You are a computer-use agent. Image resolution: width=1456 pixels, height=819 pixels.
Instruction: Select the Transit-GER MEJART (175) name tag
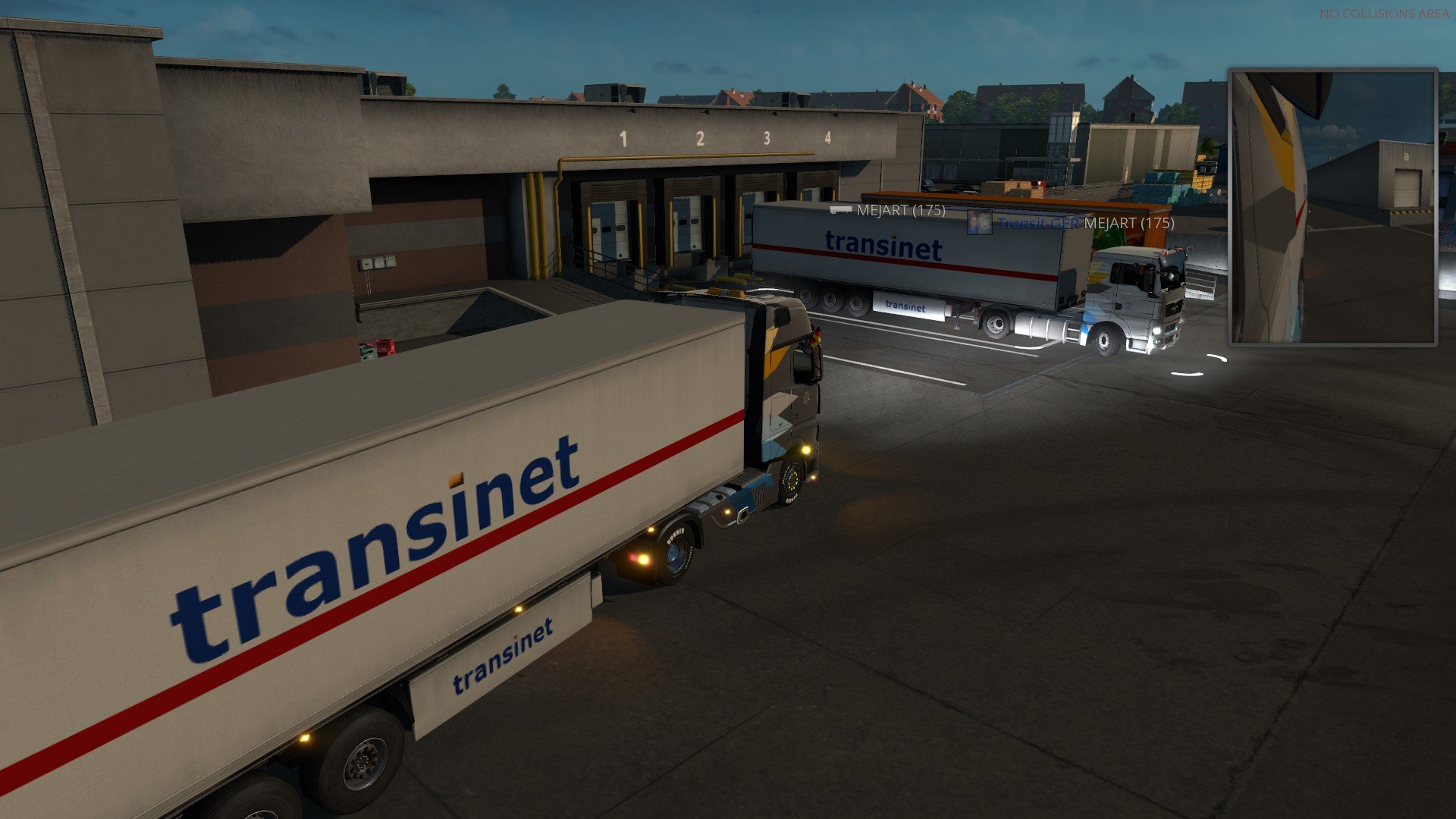point(1086,223)
